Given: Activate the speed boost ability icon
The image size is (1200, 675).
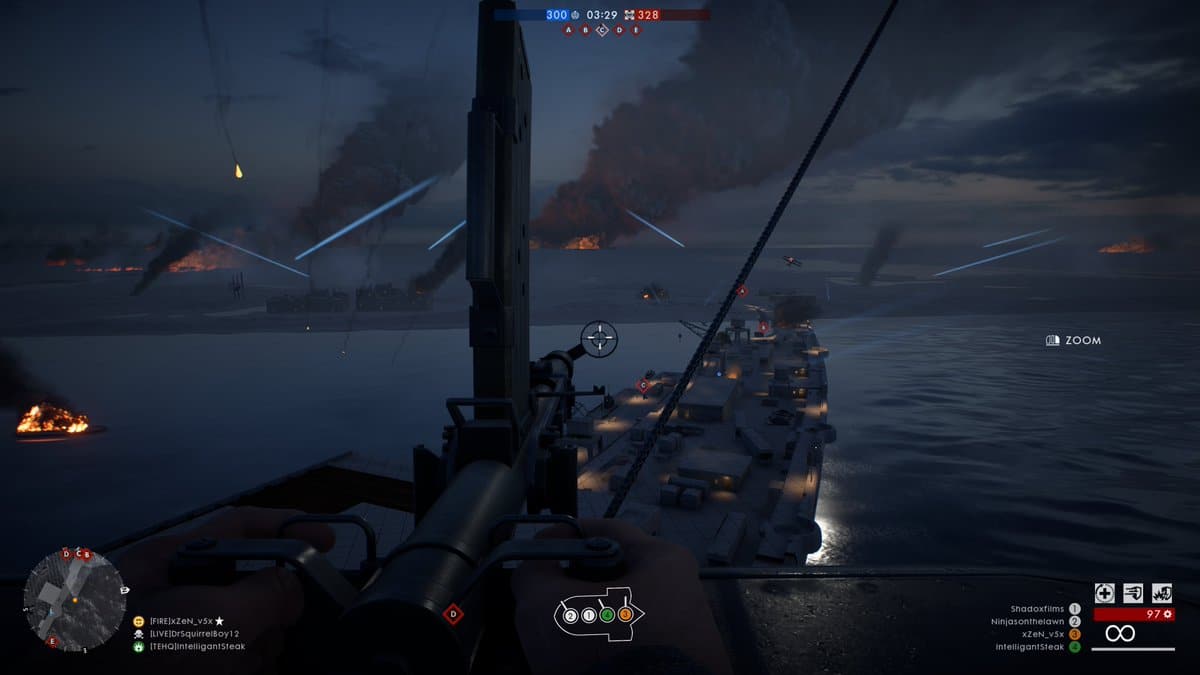Looking at the screenshot, I should [x=1133, y=592].
